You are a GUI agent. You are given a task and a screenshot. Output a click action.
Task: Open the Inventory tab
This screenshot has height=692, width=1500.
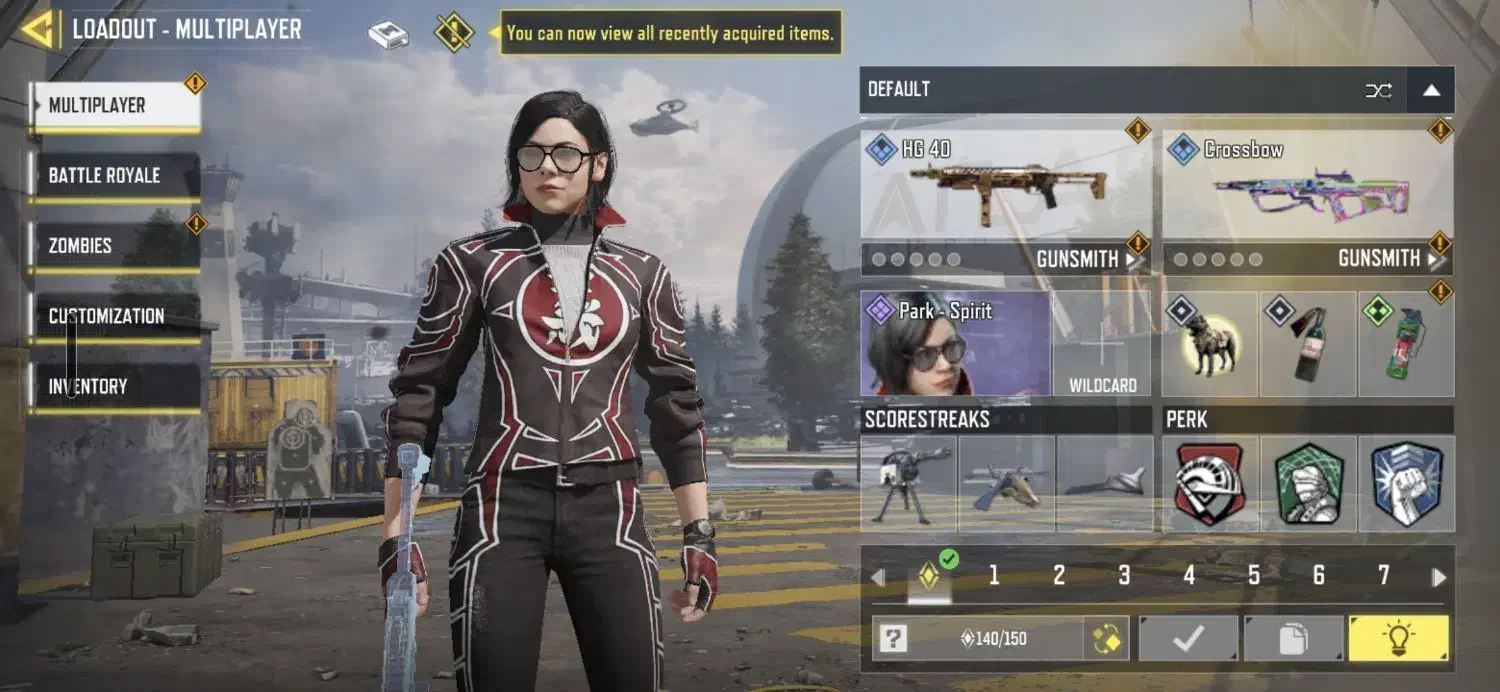click(x=114, y=386)
